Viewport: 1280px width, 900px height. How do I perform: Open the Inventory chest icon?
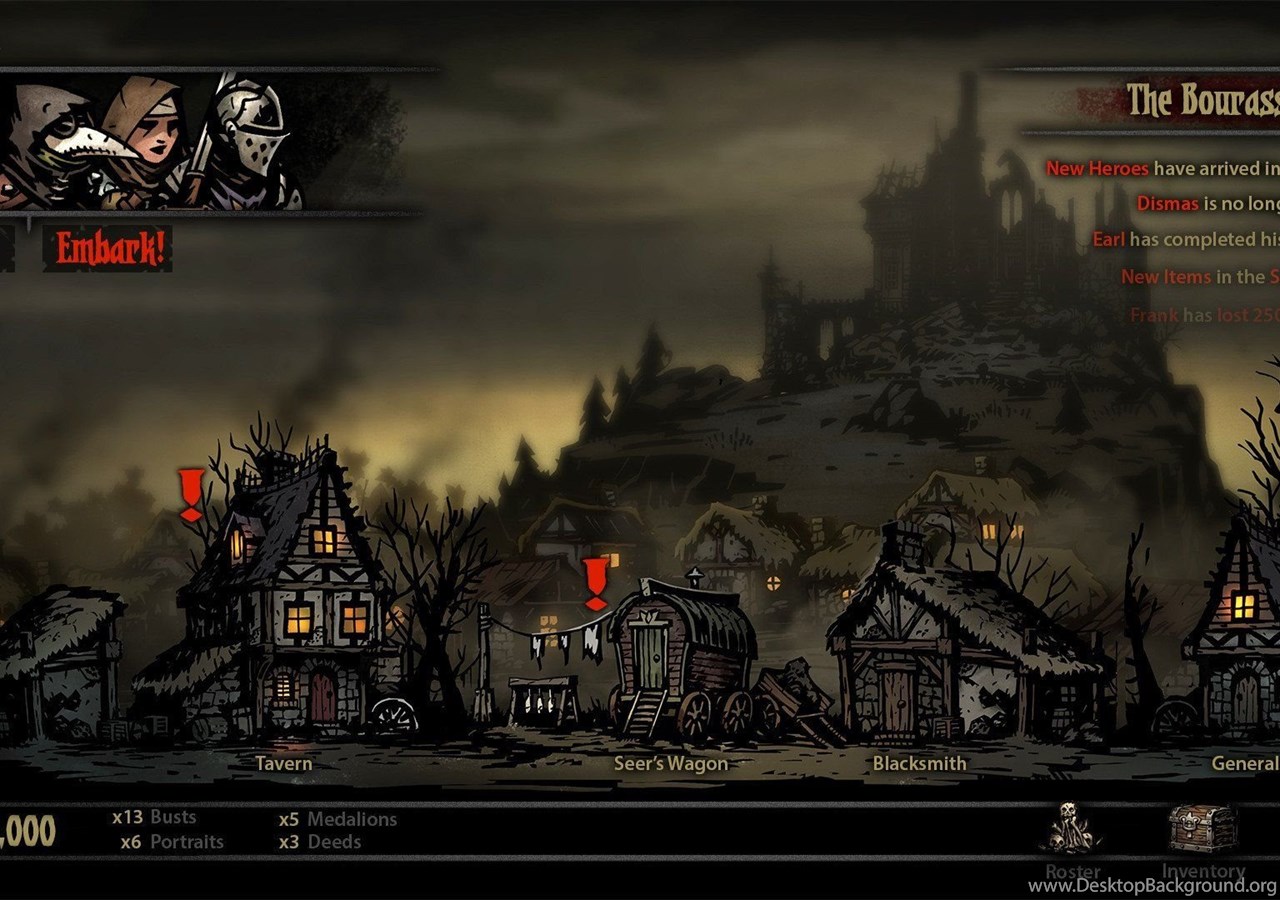[x=1203, y=828]
